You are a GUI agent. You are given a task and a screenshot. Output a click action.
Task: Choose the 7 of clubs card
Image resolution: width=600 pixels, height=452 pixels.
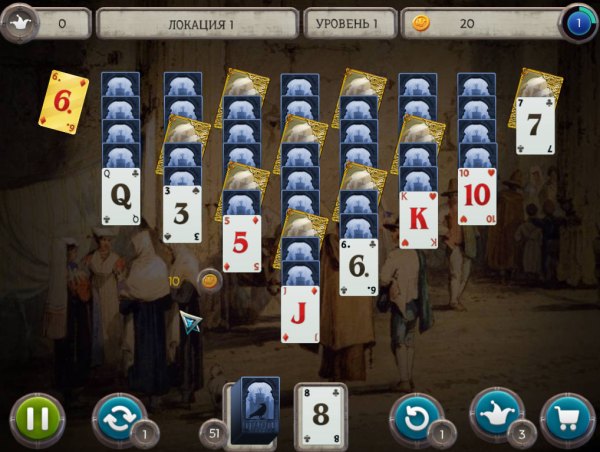535,125
